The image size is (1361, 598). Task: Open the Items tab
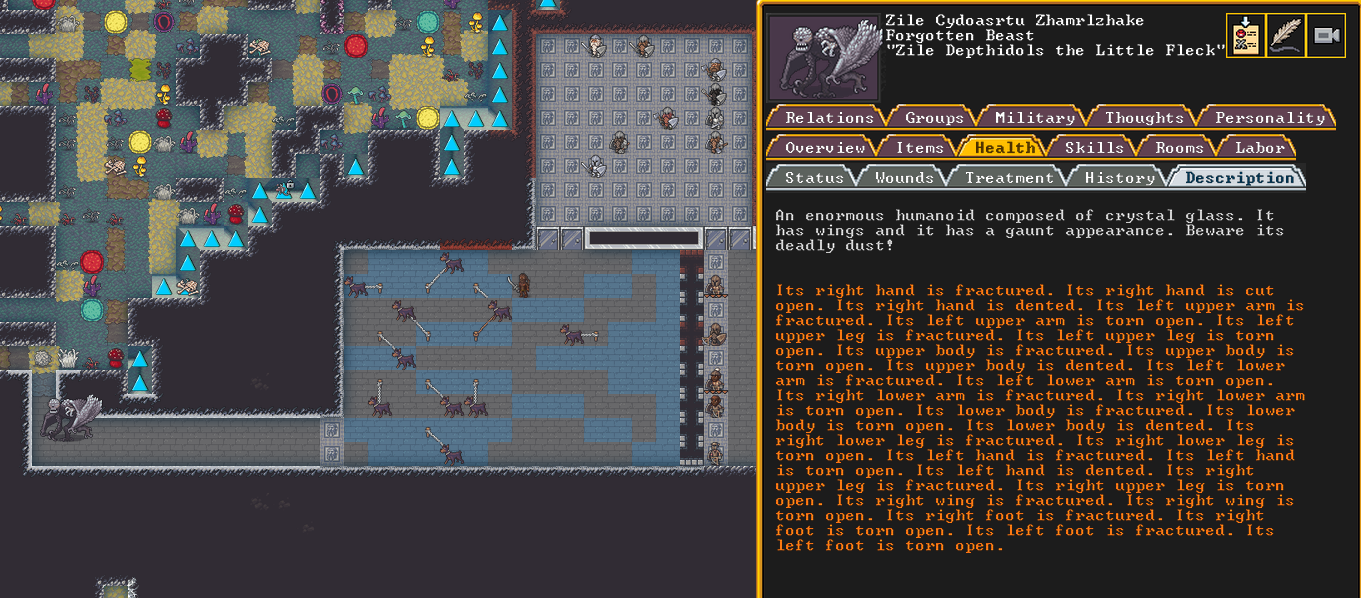coord(919,148)
